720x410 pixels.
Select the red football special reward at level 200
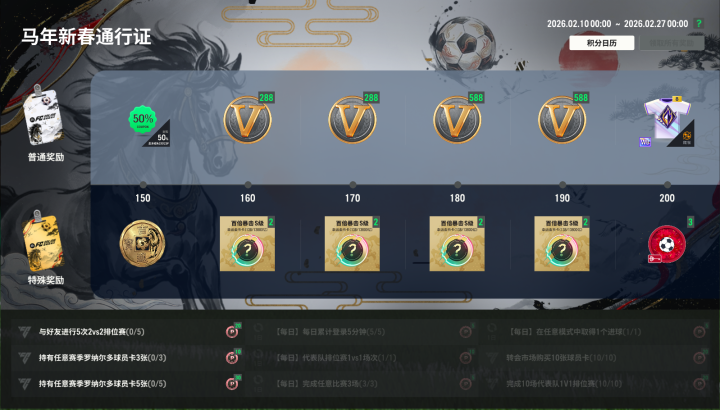[x=667, y=244]
